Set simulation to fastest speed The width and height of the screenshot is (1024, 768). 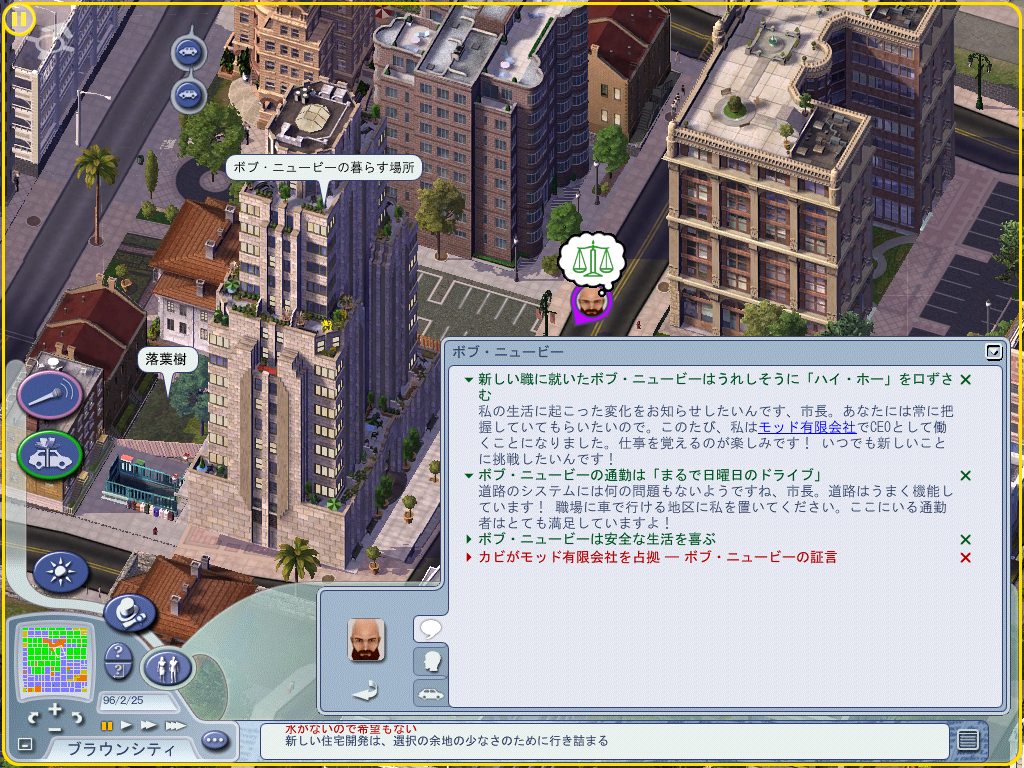click(x=175, y=725)
